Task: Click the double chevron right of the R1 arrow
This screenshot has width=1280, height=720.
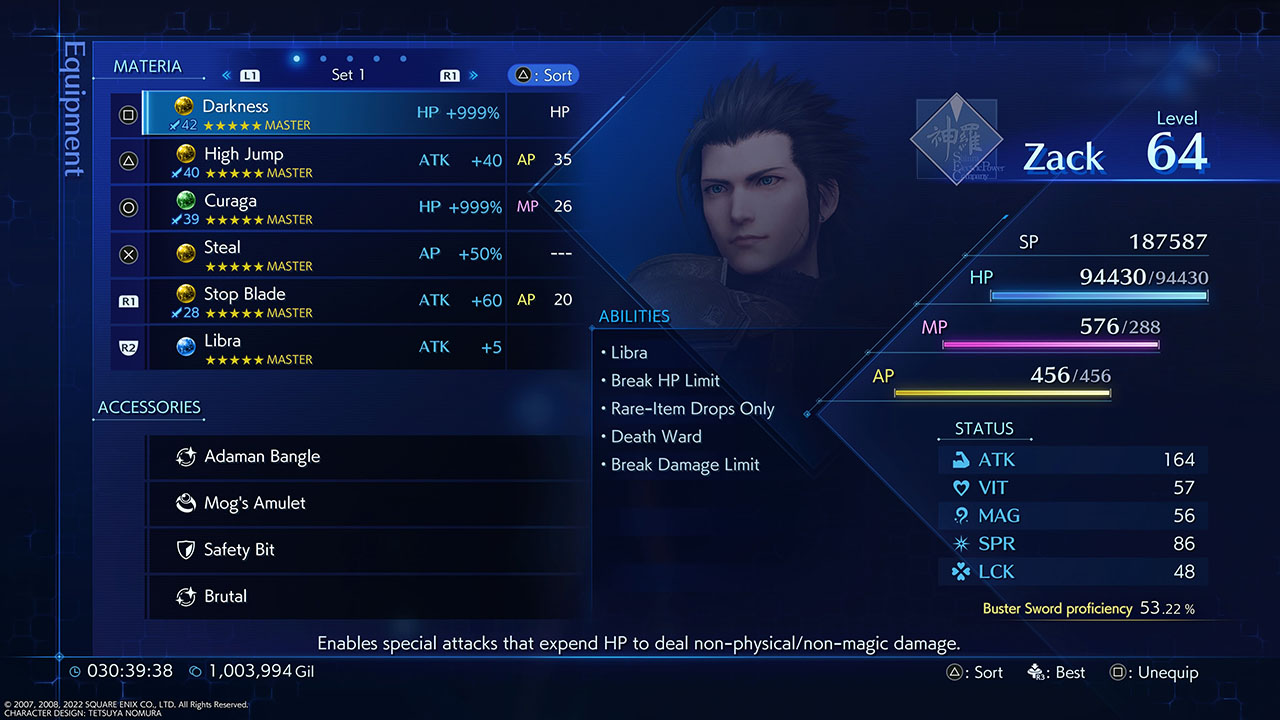Action: [474, 74]
